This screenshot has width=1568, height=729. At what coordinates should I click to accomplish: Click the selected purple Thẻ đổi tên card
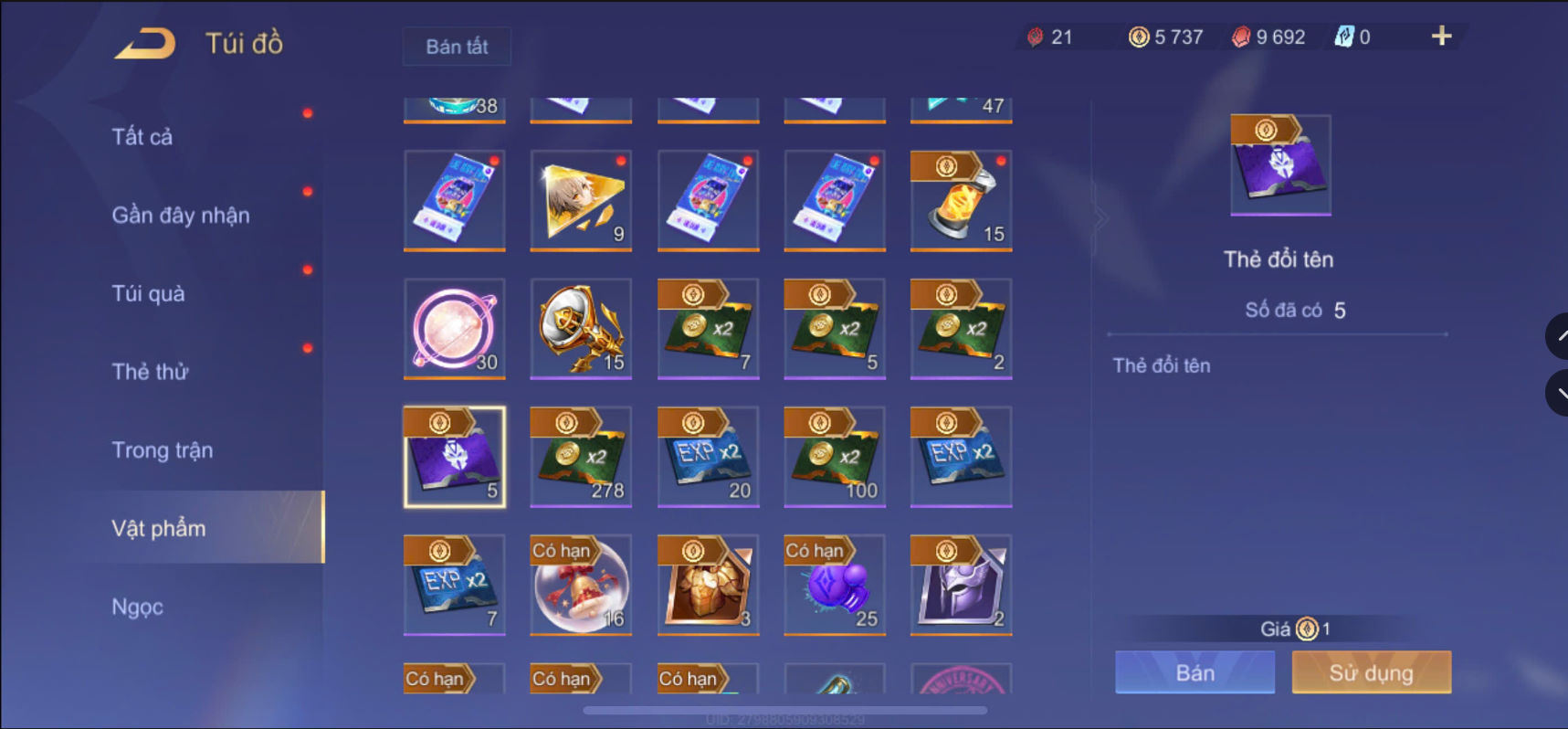point(454,458)
